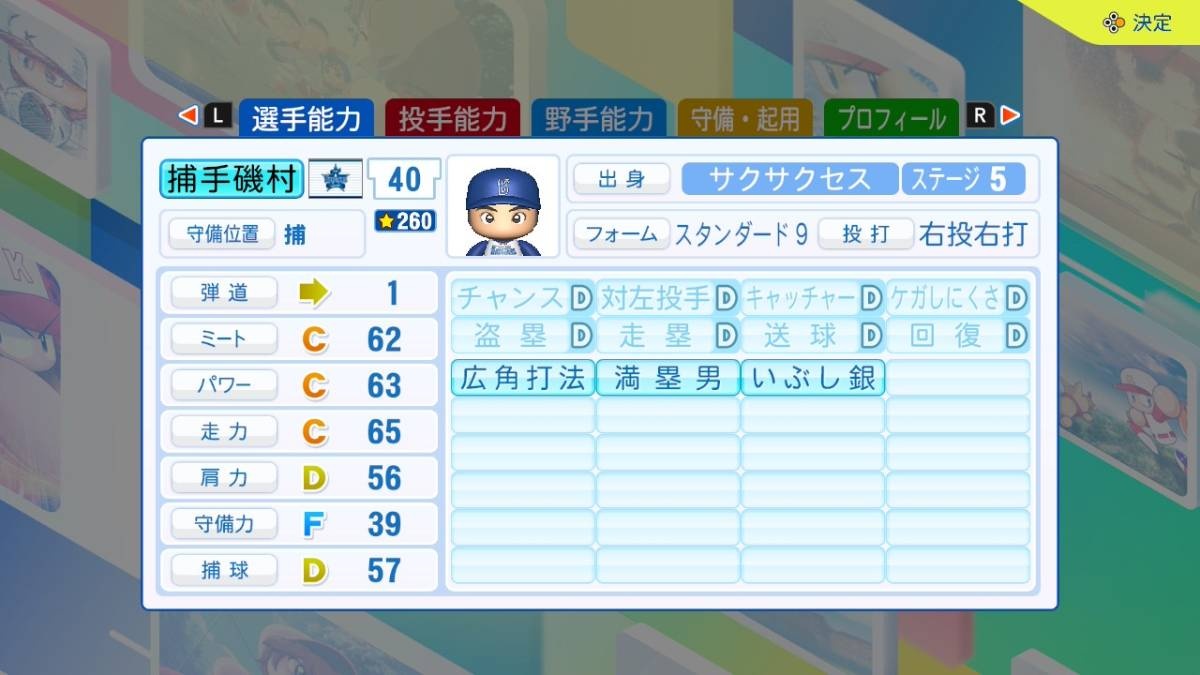Open the 投手能力 tab
This screenshot has width=1200, height=675.
pyautogui.click(x=452, y=119)
